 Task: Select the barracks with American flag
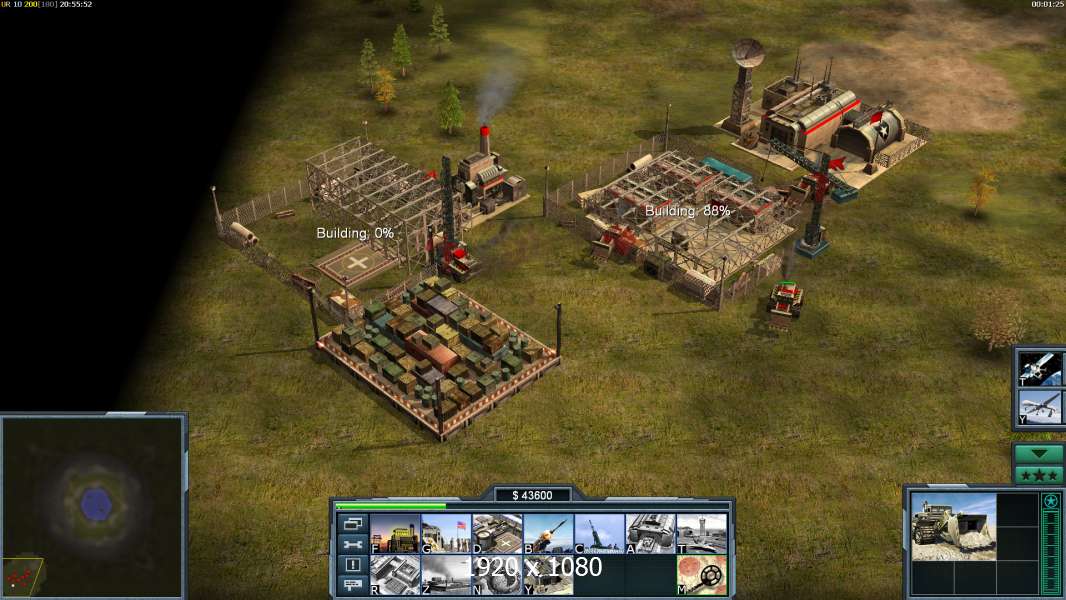click(x=445, y=533)
